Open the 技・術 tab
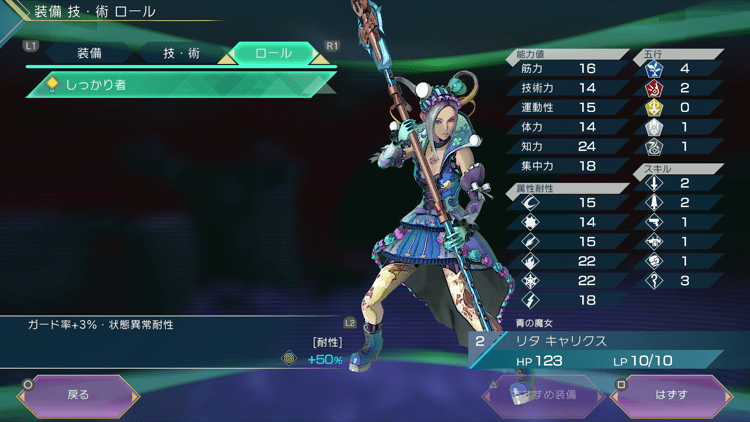Screen dimensions: 750x422 click(x=181, y=53)
